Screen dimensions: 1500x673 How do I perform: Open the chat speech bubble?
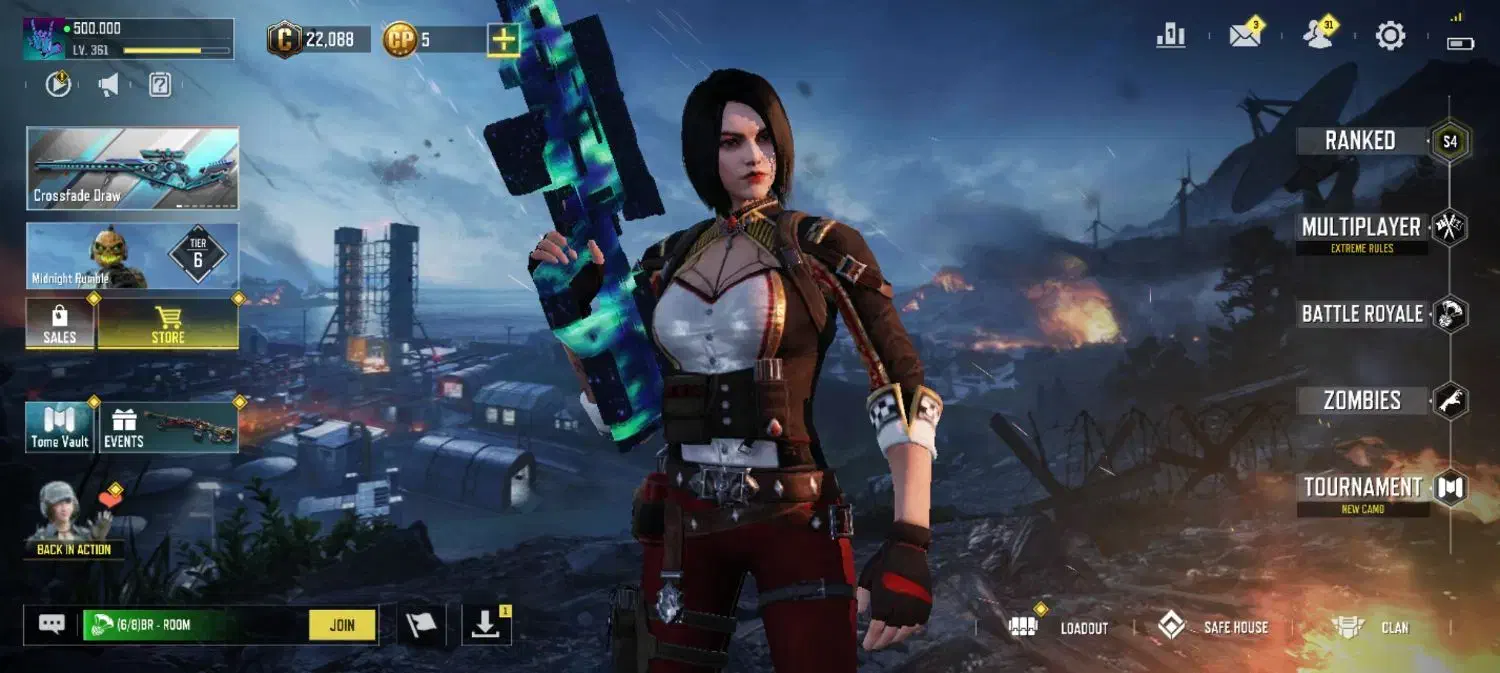click(52, 625)
